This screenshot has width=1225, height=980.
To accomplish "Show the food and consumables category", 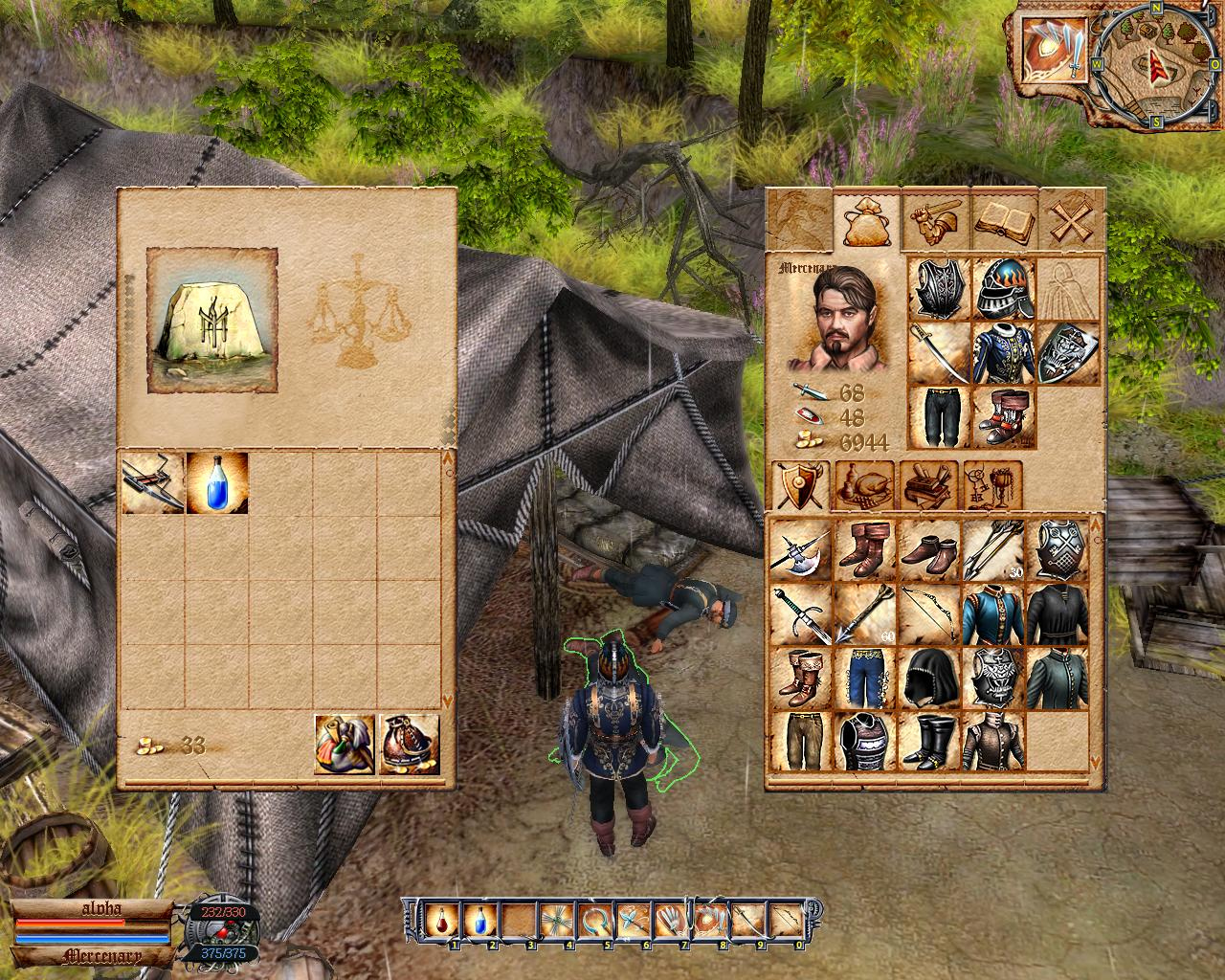I will point(865,486).
